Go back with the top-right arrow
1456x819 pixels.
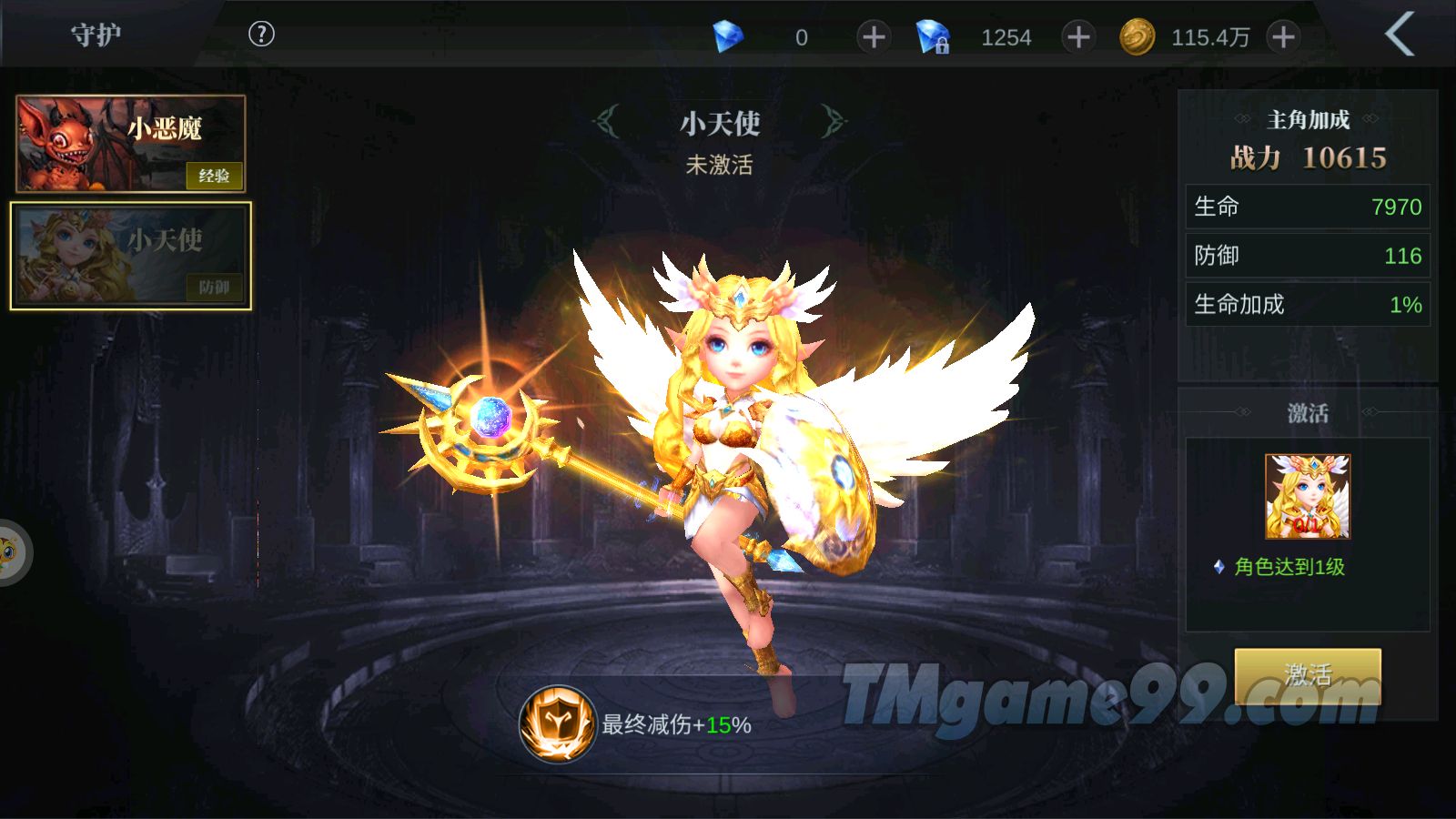(1400, 35)
